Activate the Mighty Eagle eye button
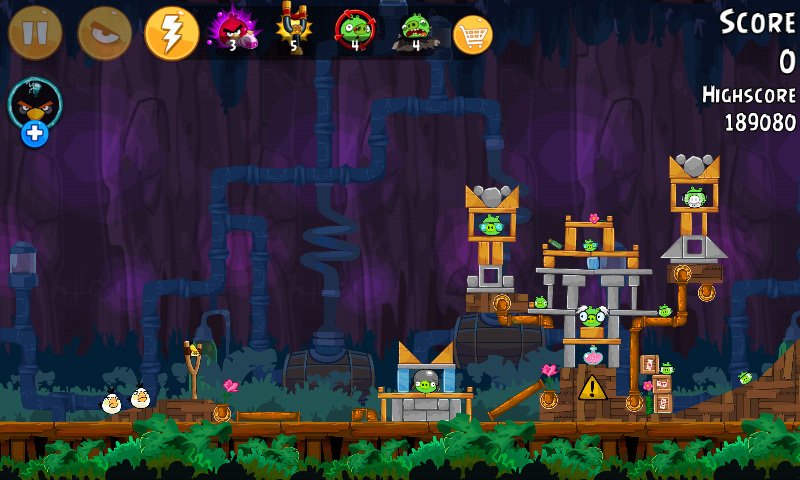This screenshot has height=480, width=800. pyautogui.click(x=104, y=33)
